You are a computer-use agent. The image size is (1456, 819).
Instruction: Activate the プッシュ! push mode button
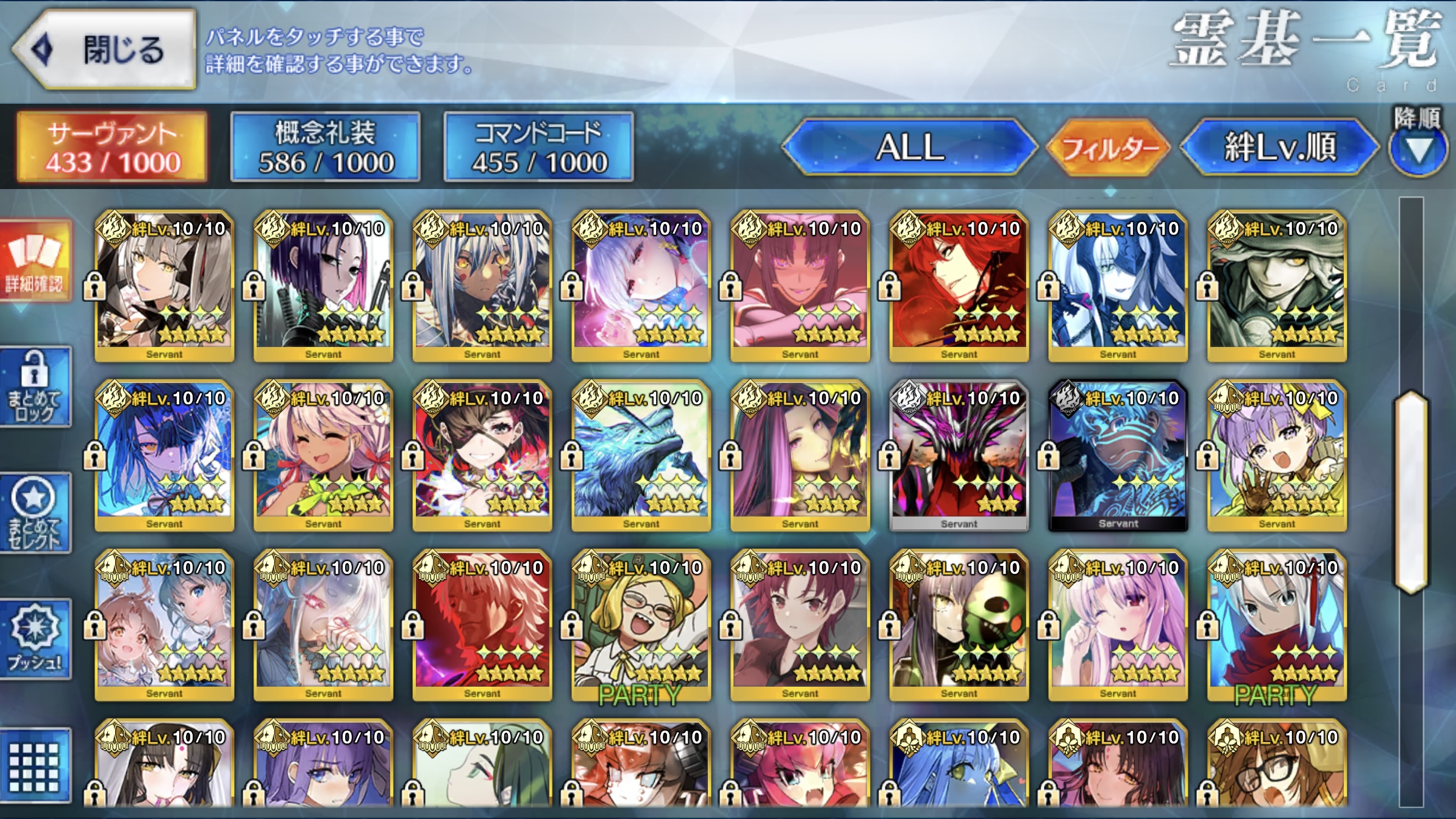point(35,639)
